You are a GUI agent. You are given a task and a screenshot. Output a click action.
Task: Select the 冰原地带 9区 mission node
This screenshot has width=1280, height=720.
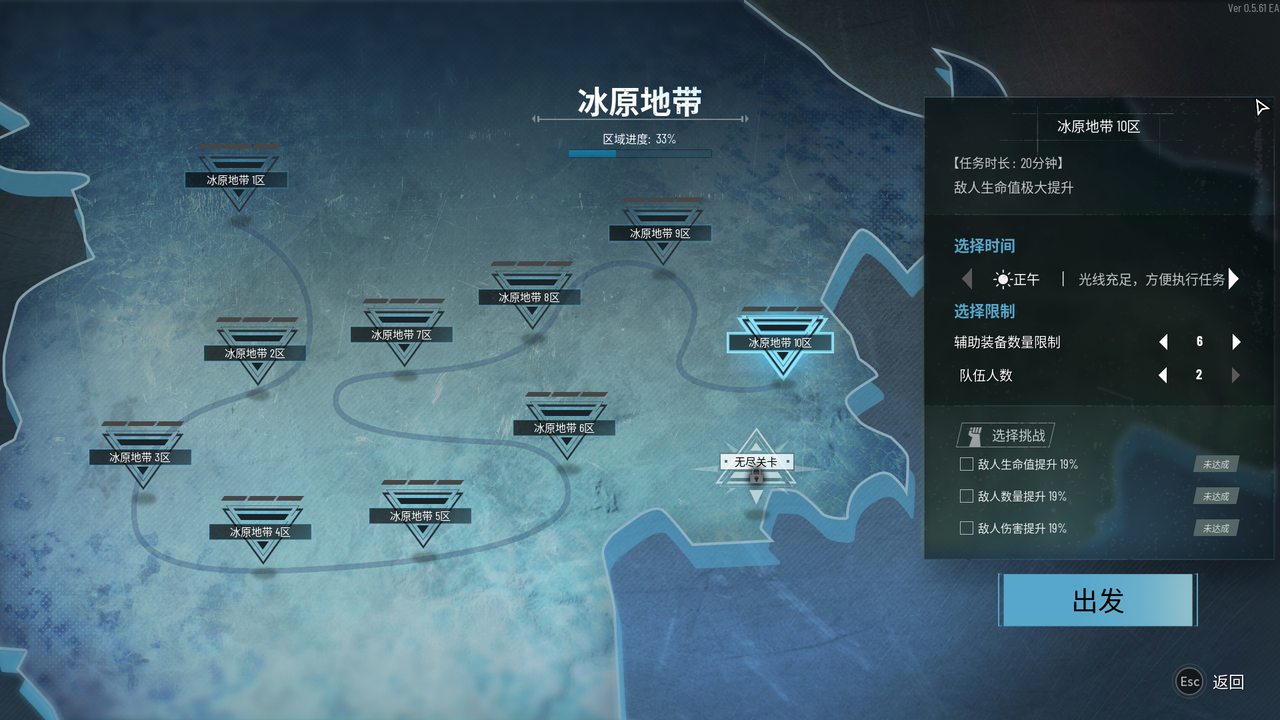(660, 233)
